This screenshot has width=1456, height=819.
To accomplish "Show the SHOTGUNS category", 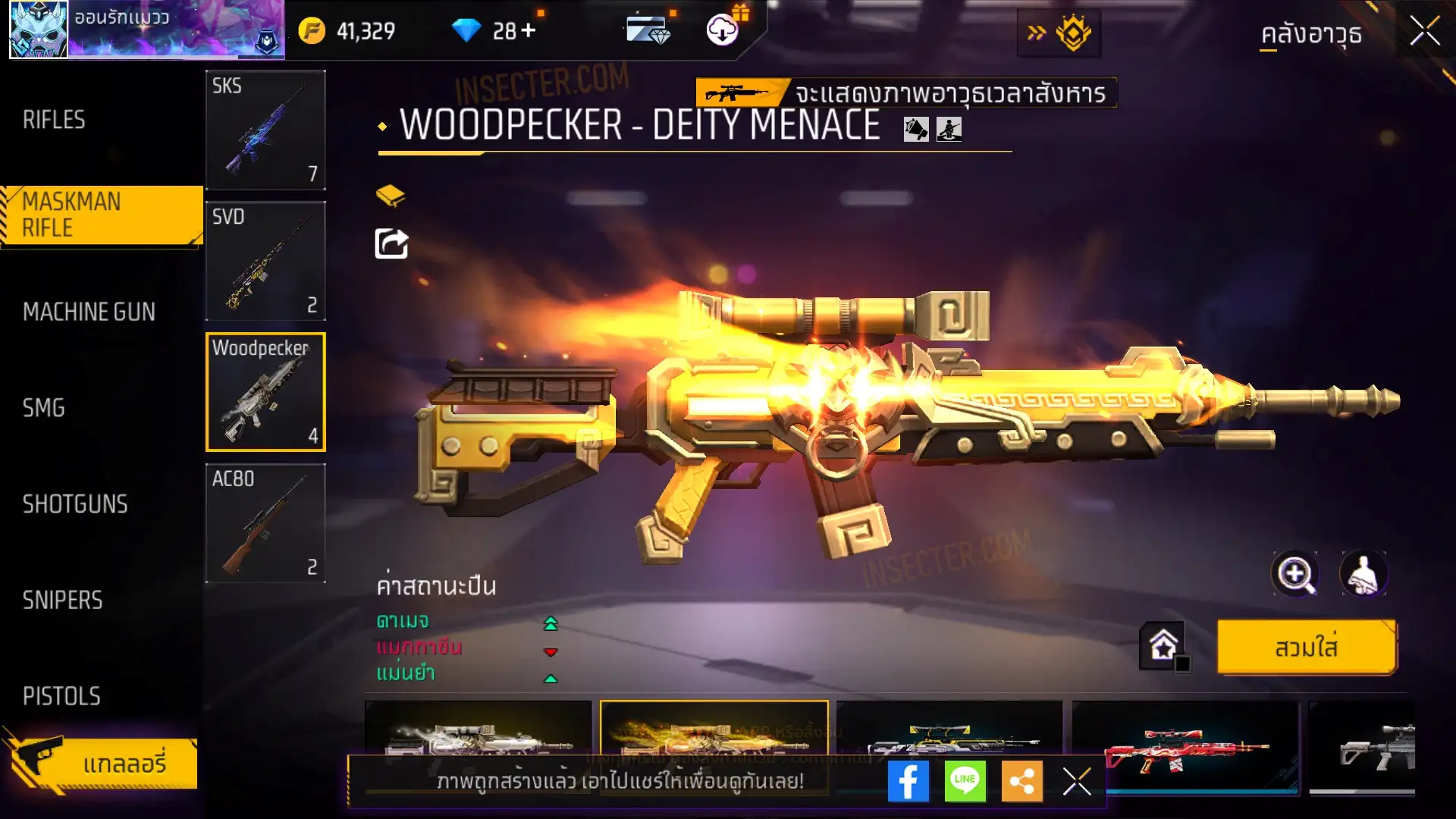I will tap(75, 504).
